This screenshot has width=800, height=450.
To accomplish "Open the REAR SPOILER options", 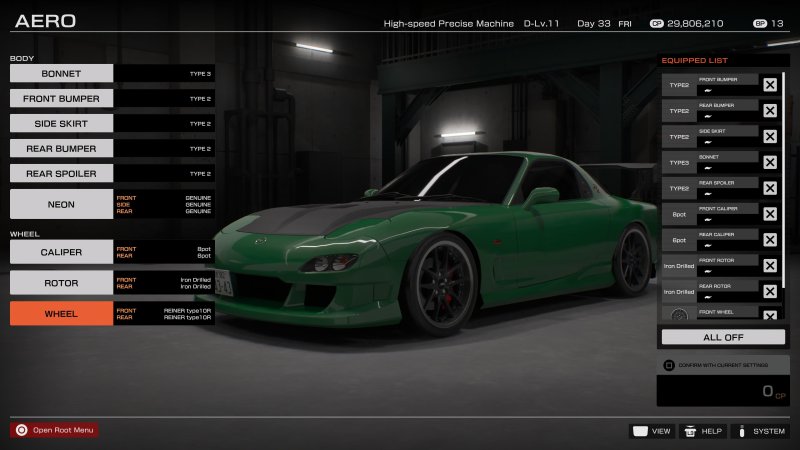I will (61, 173).
